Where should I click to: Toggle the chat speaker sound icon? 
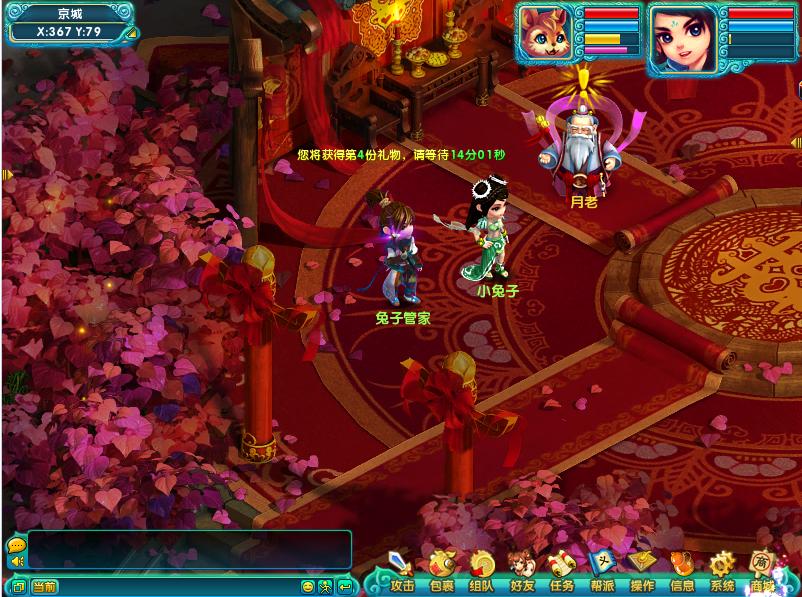coord(16,562)
